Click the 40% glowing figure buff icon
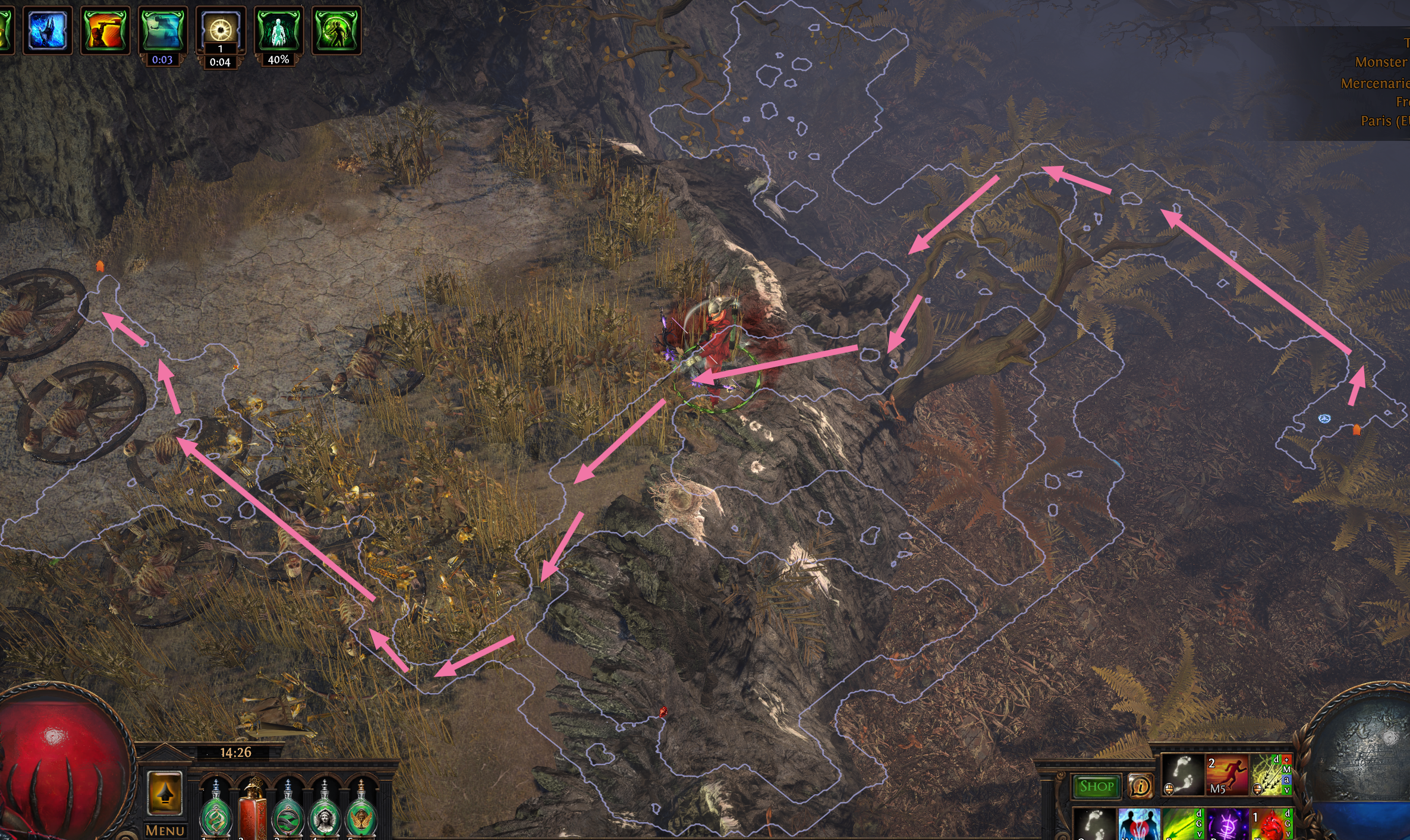Screen dimensions: 1410x840 point(278,30)
